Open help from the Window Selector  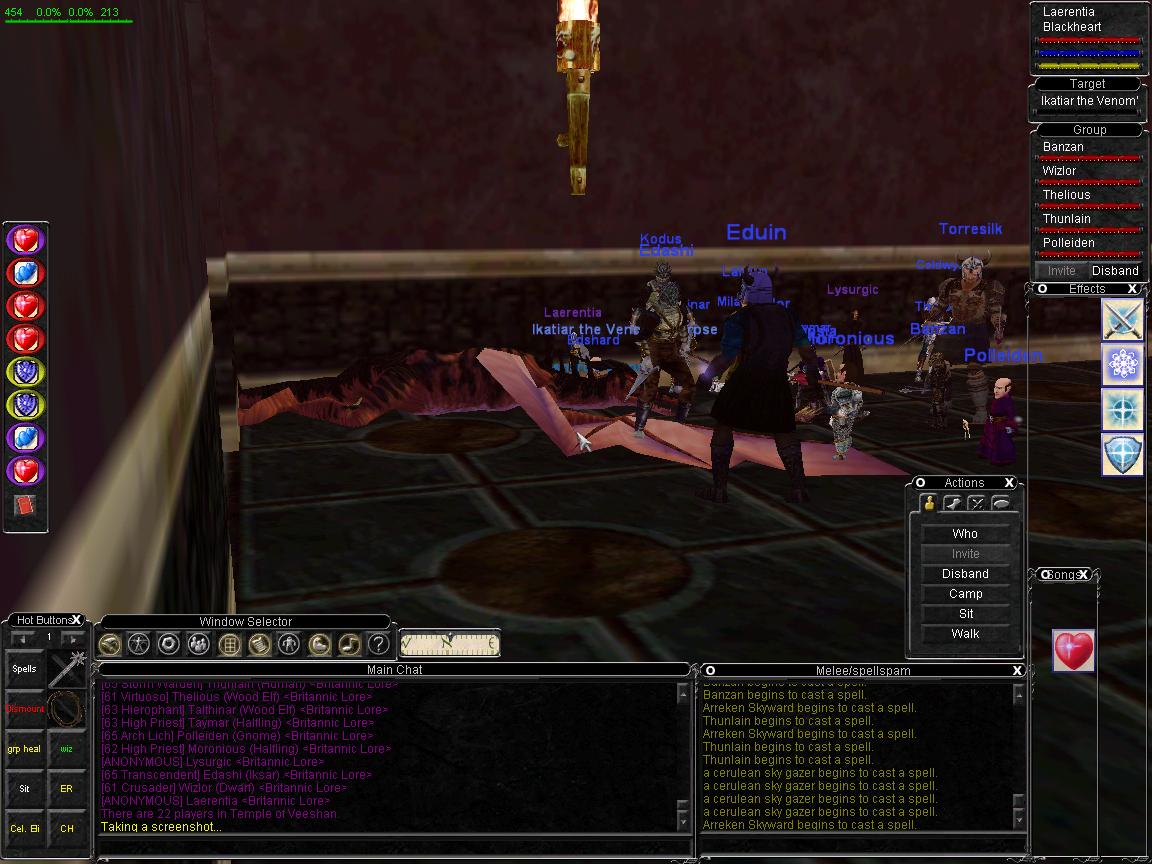(378, 644)
